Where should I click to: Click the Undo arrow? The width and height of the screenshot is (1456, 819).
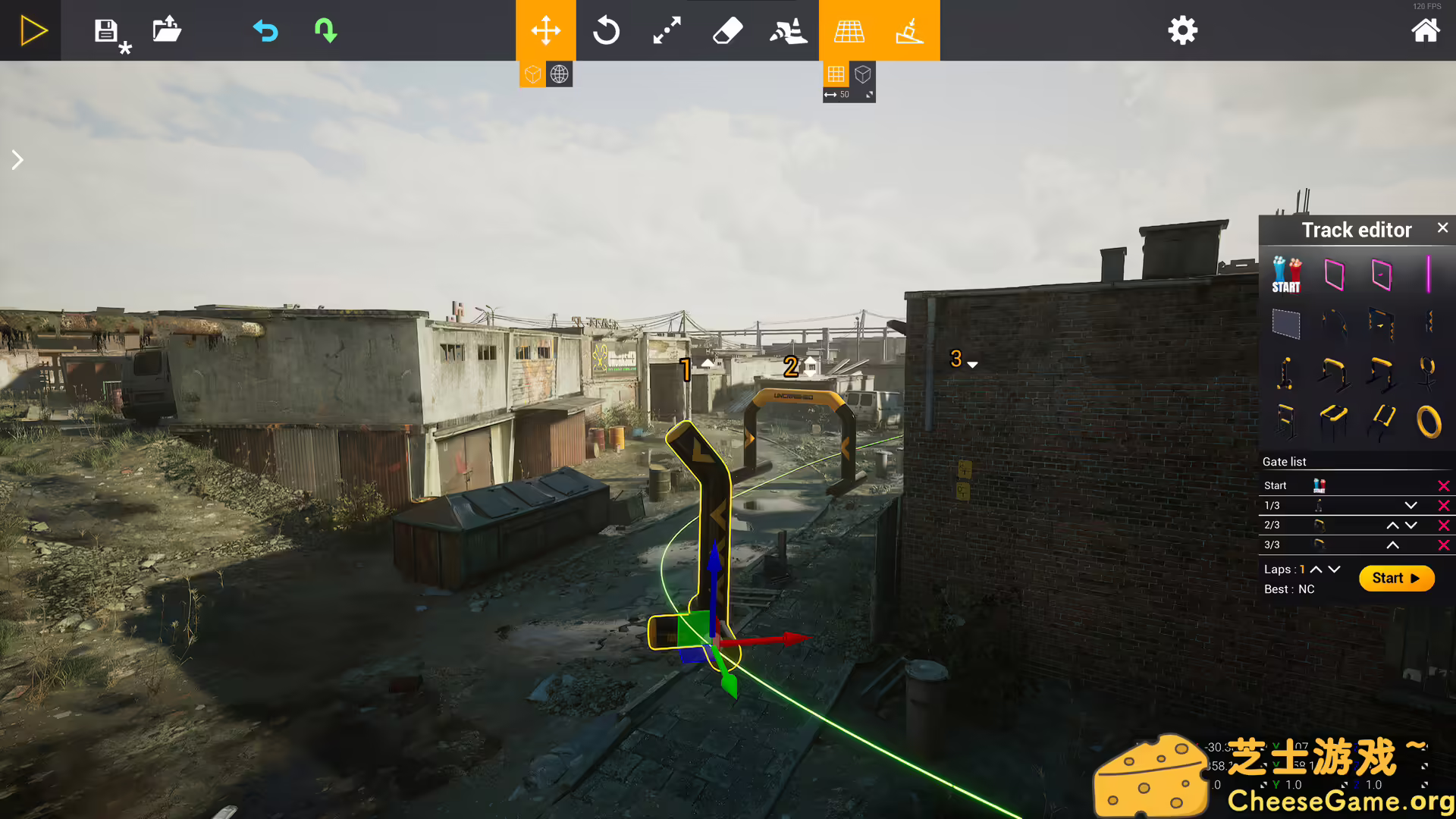pos(265,30)
